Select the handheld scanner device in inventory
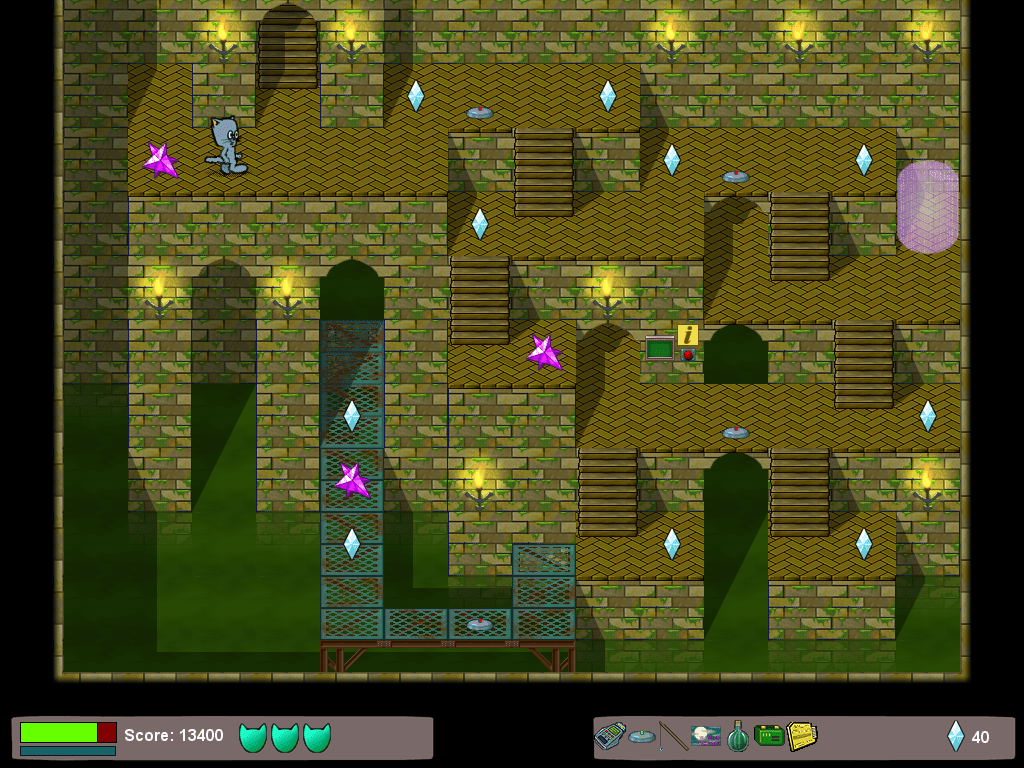Screen dimensions: 1024x768 pyautogui.click(x=609, y=737)
